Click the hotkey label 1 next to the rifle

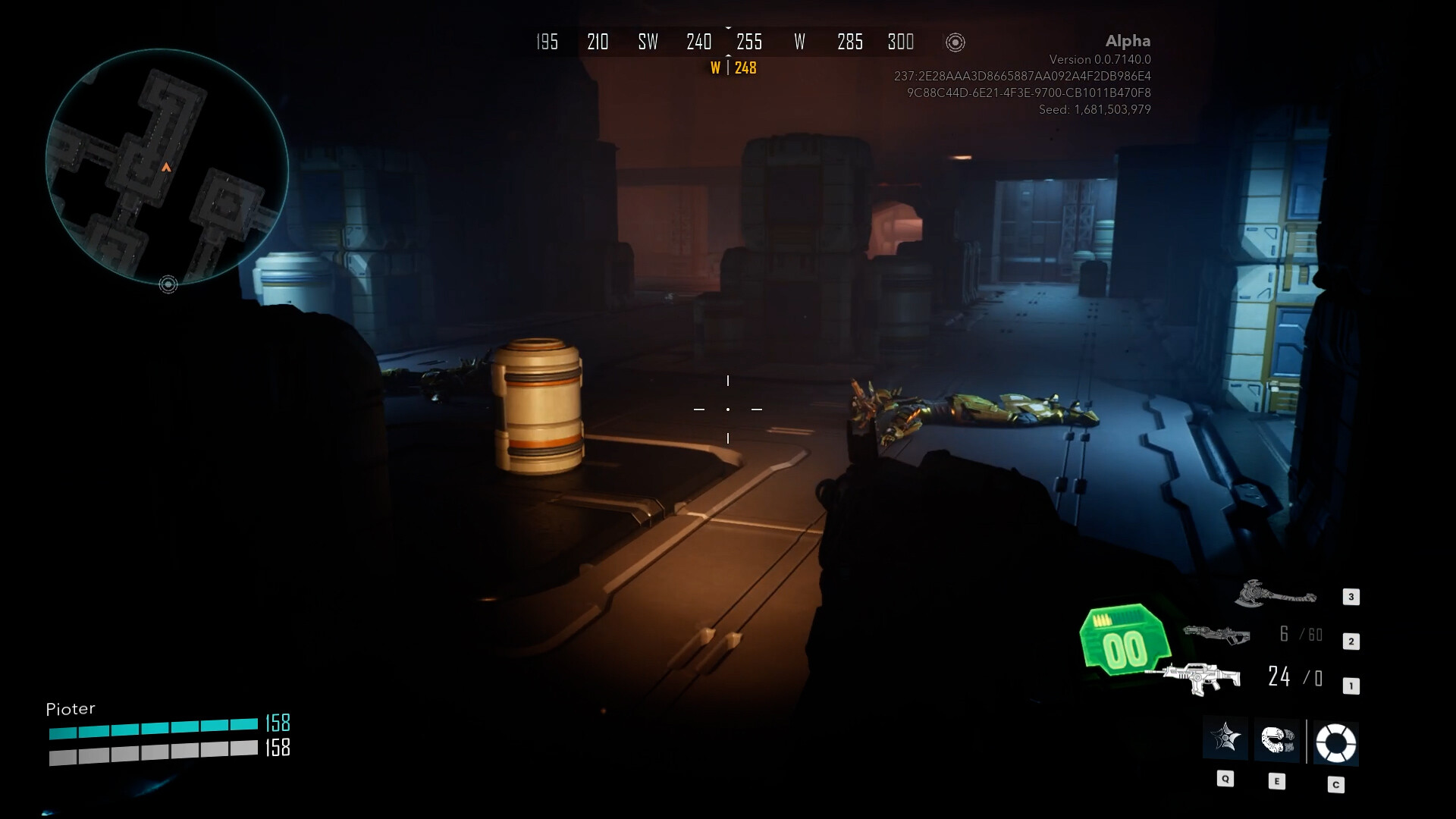click(x=1351, y=684)
